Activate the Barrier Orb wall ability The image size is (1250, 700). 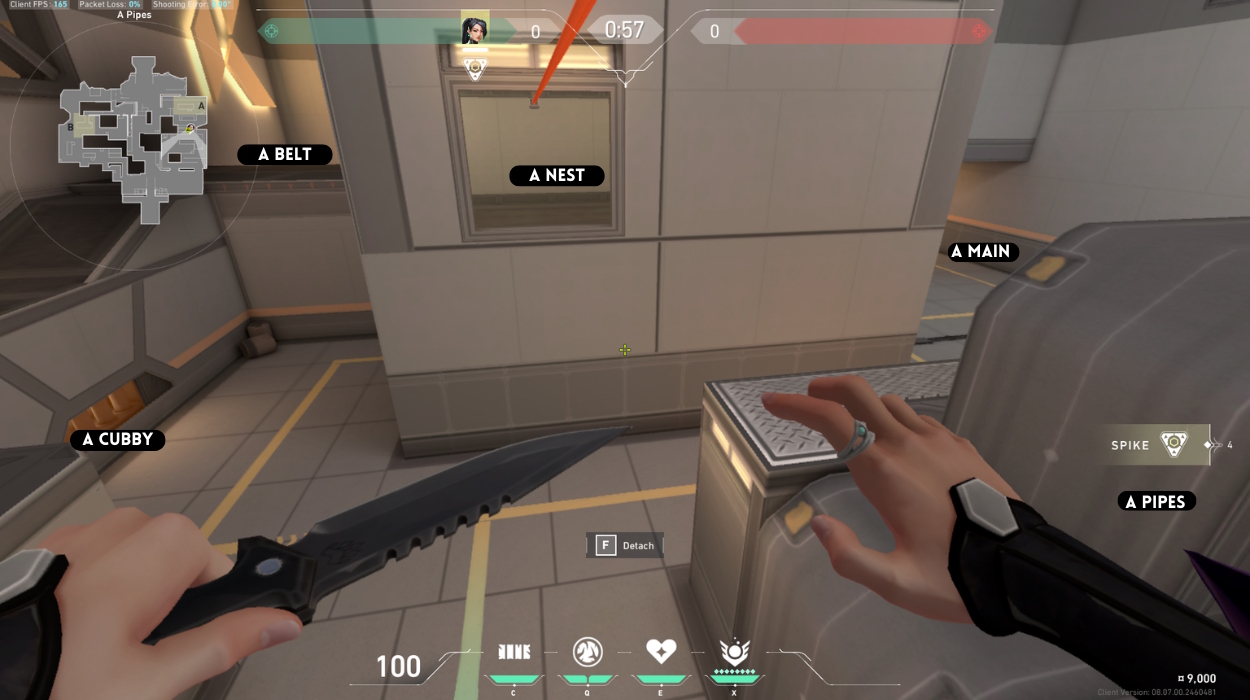coord(514,653)
